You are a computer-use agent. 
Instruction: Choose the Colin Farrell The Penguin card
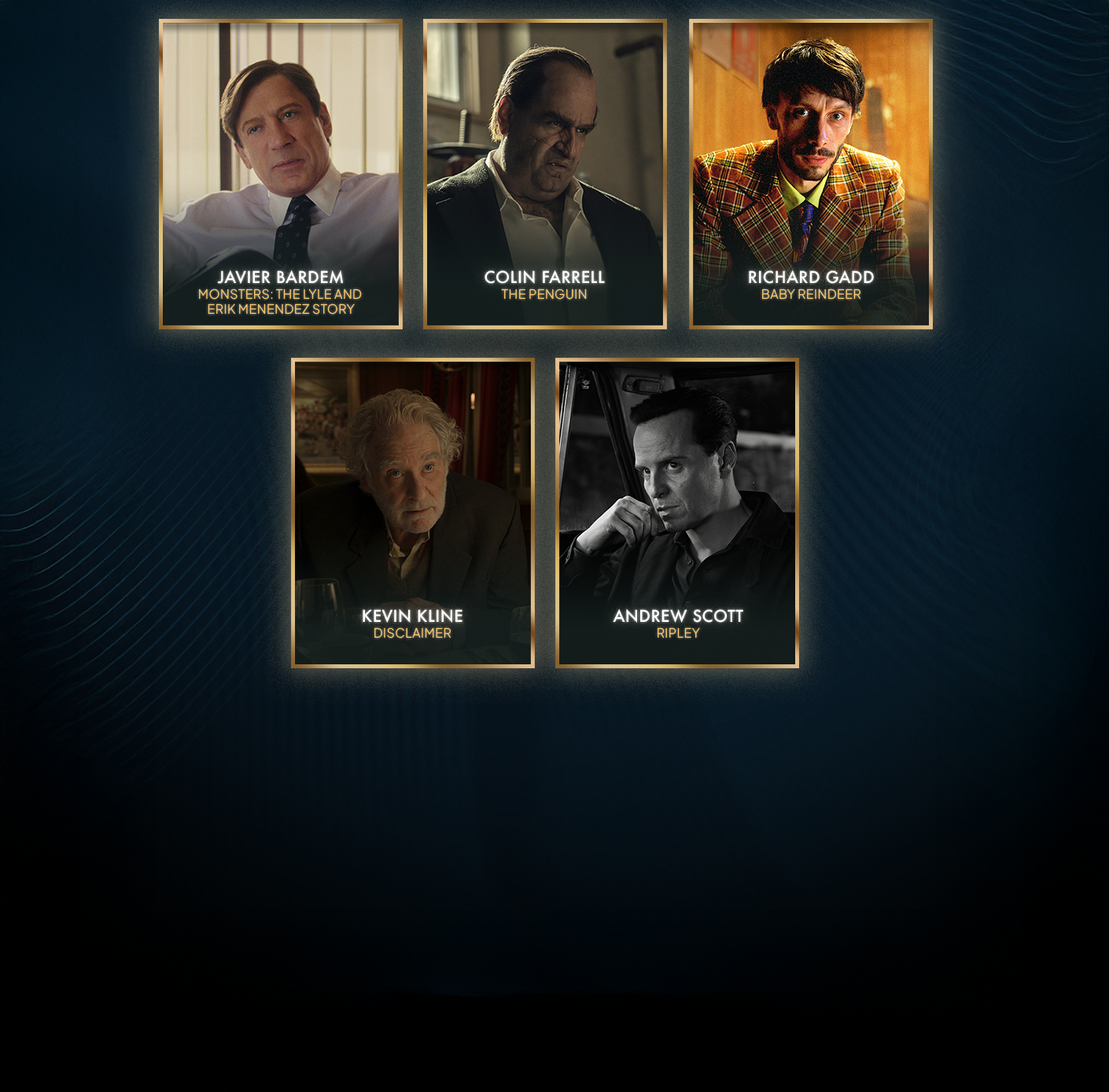(545, 174)
